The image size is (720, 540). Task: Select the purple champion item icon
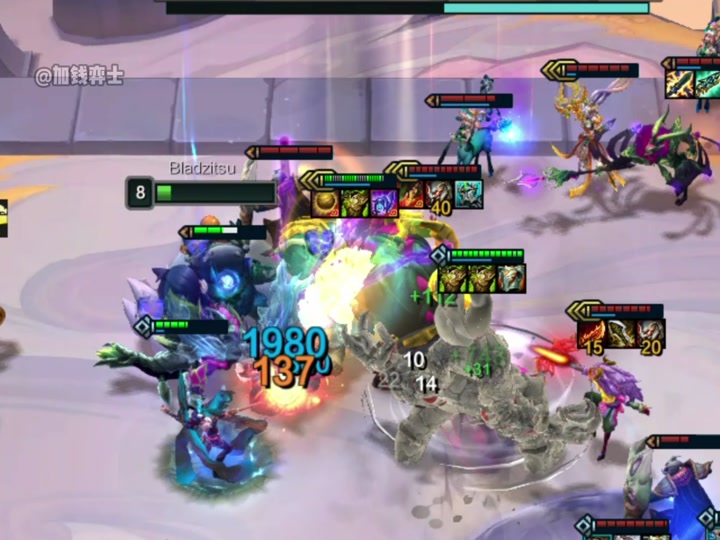coord(383,202)
